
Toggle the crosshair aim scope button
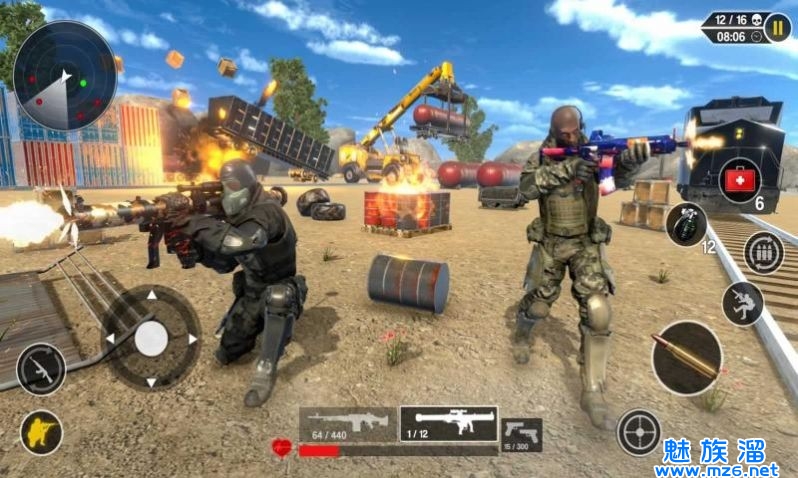[639, 433]
